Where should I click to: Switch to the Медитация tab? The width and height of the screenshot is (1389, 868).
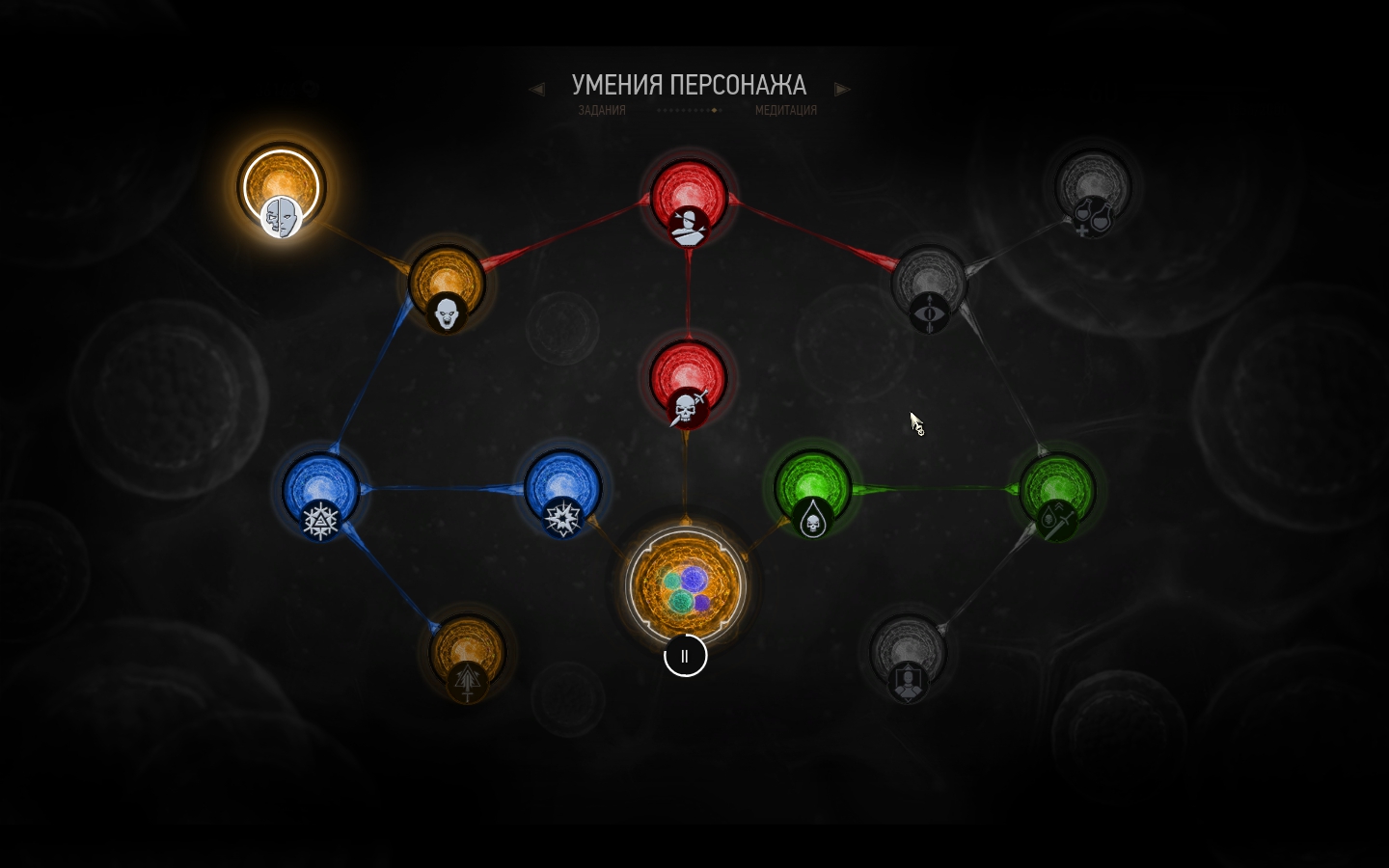point(785,111)
